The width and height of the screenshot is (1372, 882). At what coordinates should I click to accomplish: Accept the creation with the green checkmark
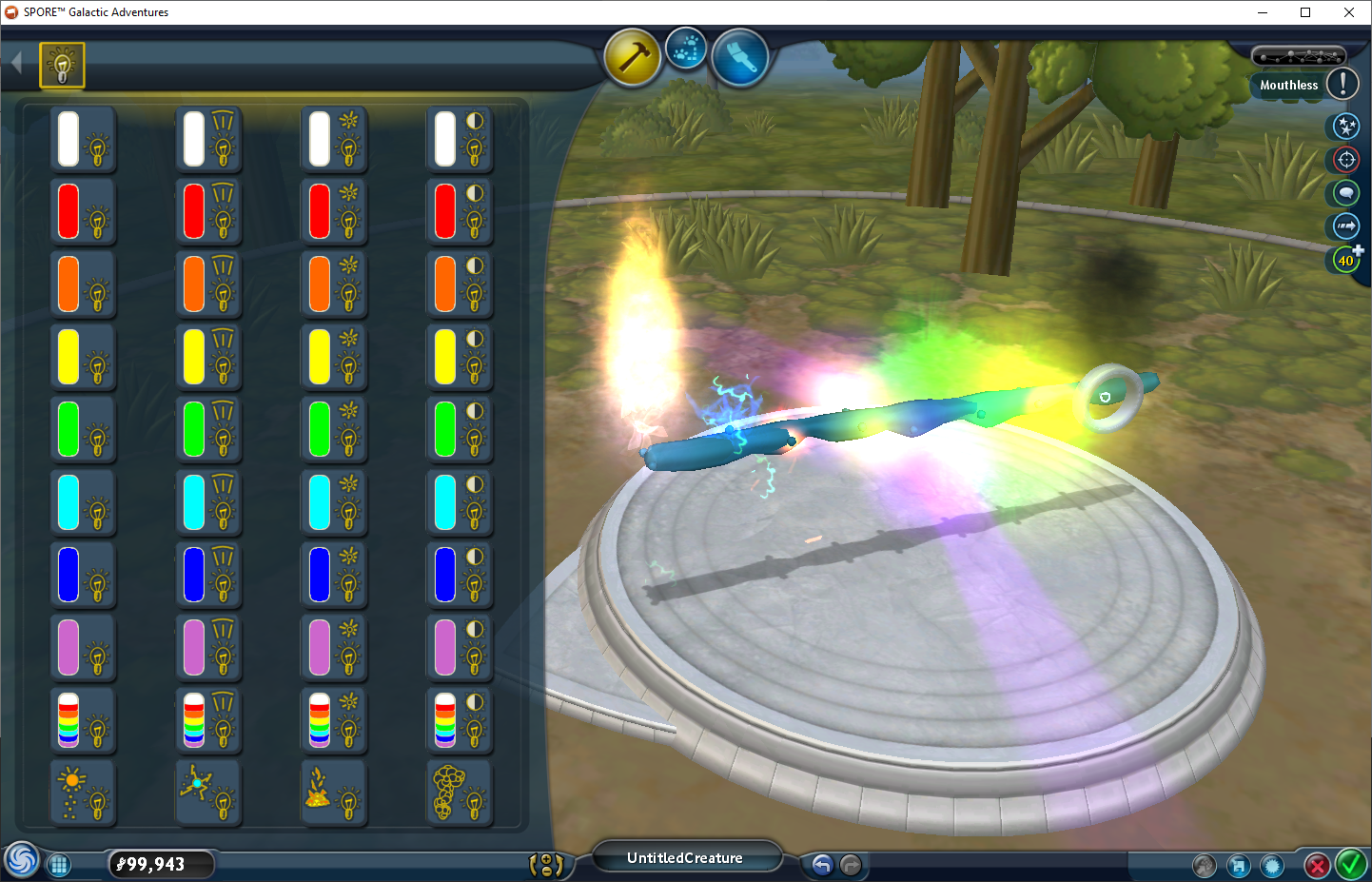1351,865
